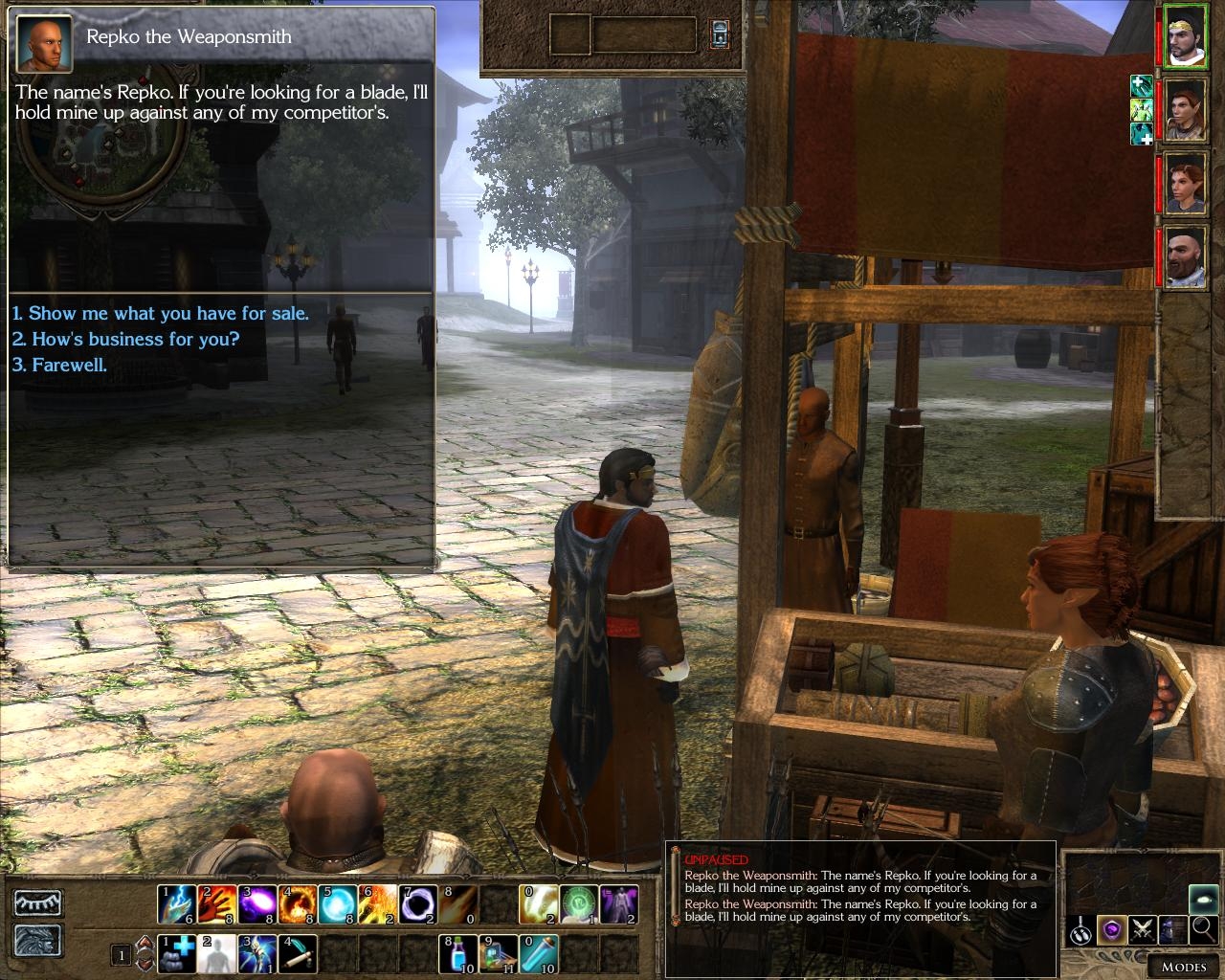Open the Modes button
Screen dimensions: 1225x980
[1183, 966]
